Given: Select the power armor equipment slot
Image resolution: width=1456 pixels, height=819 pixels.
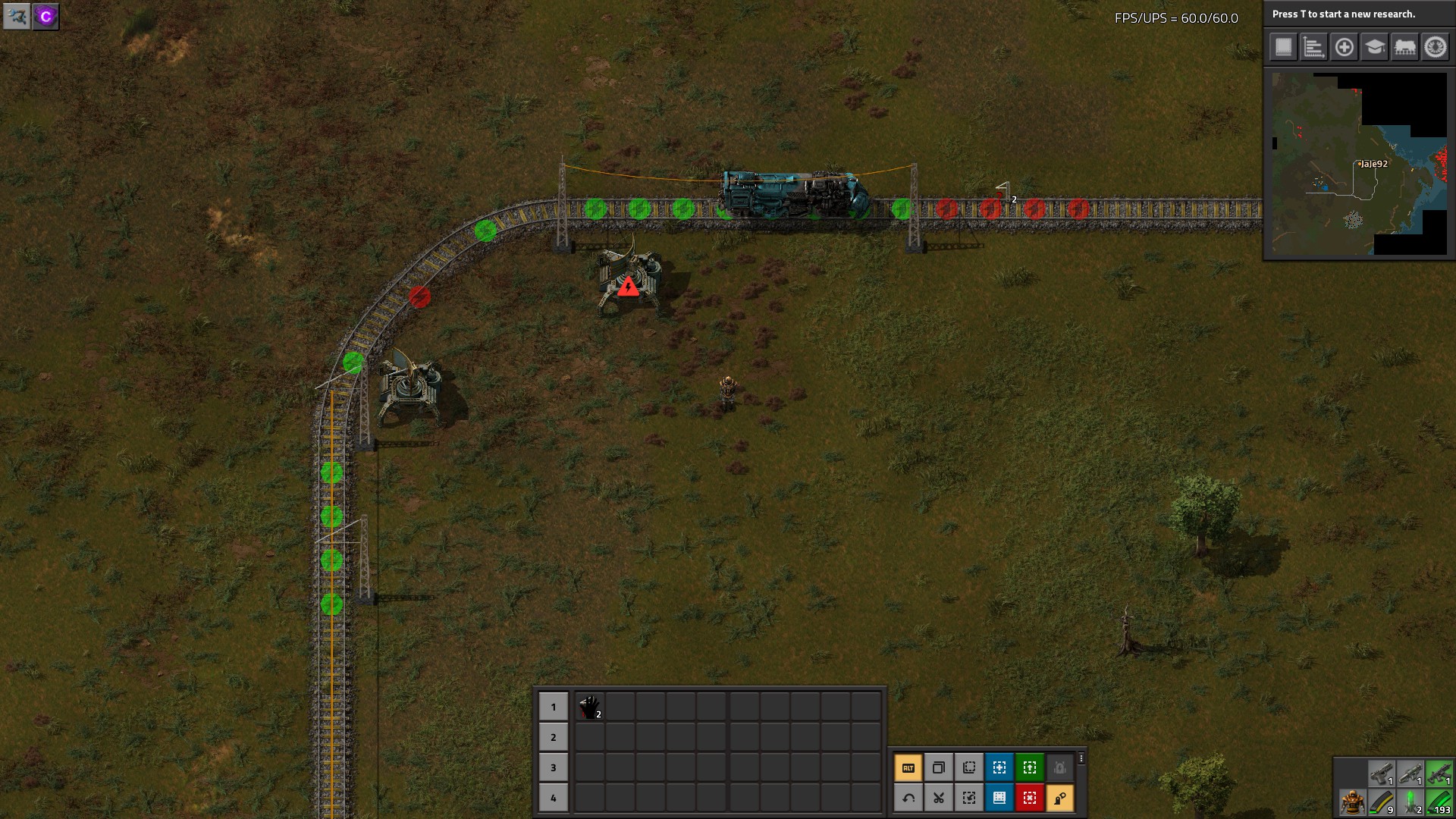Looking at the screenshot, I should (x=1351, y=802).
